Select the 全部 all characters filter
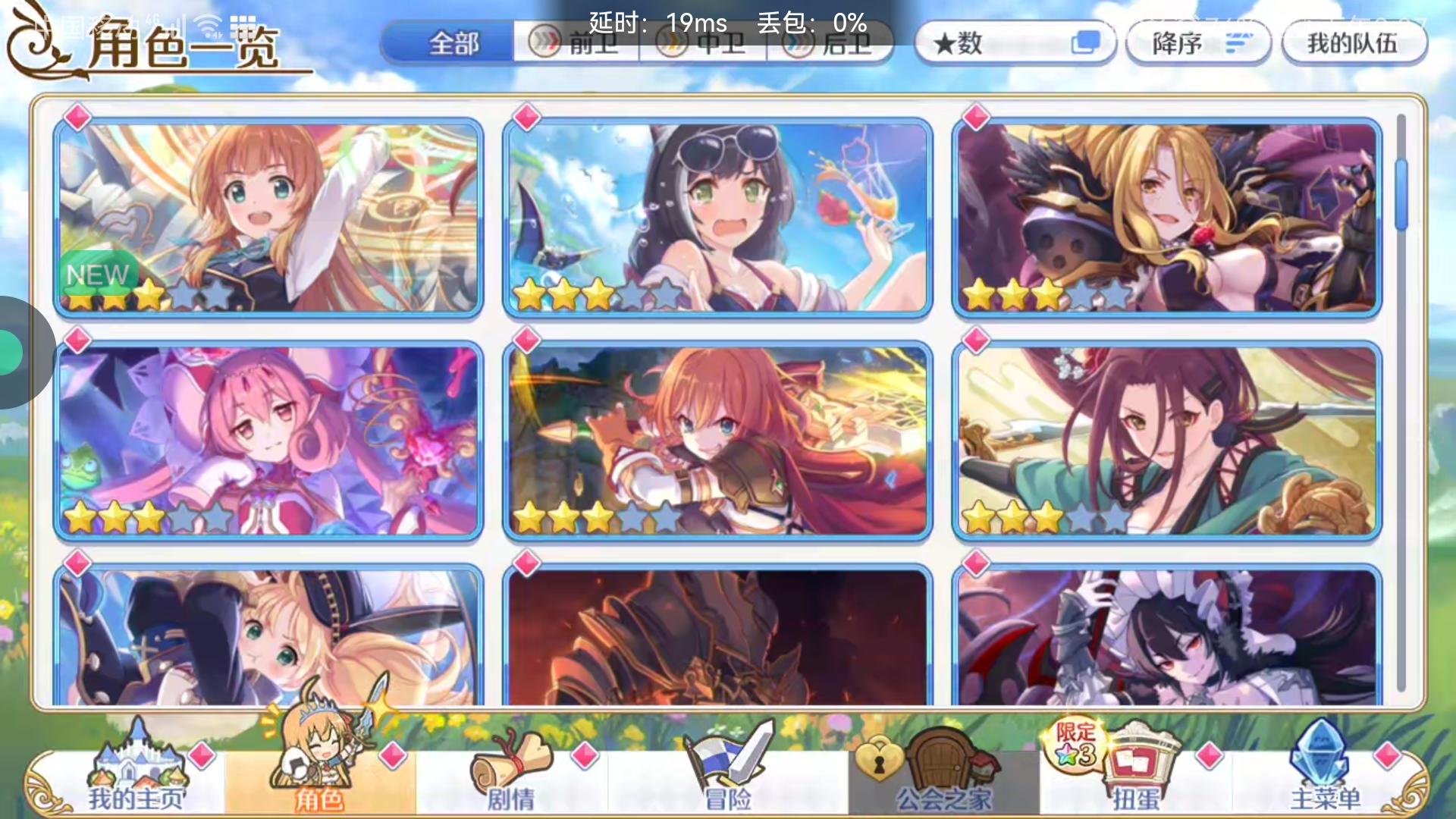 453,43
